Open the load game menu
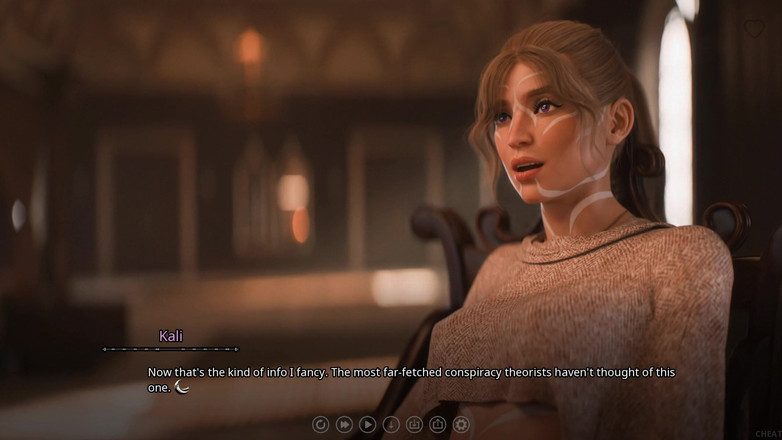This screenshot has height=440, width=782. tap(437, 424)
